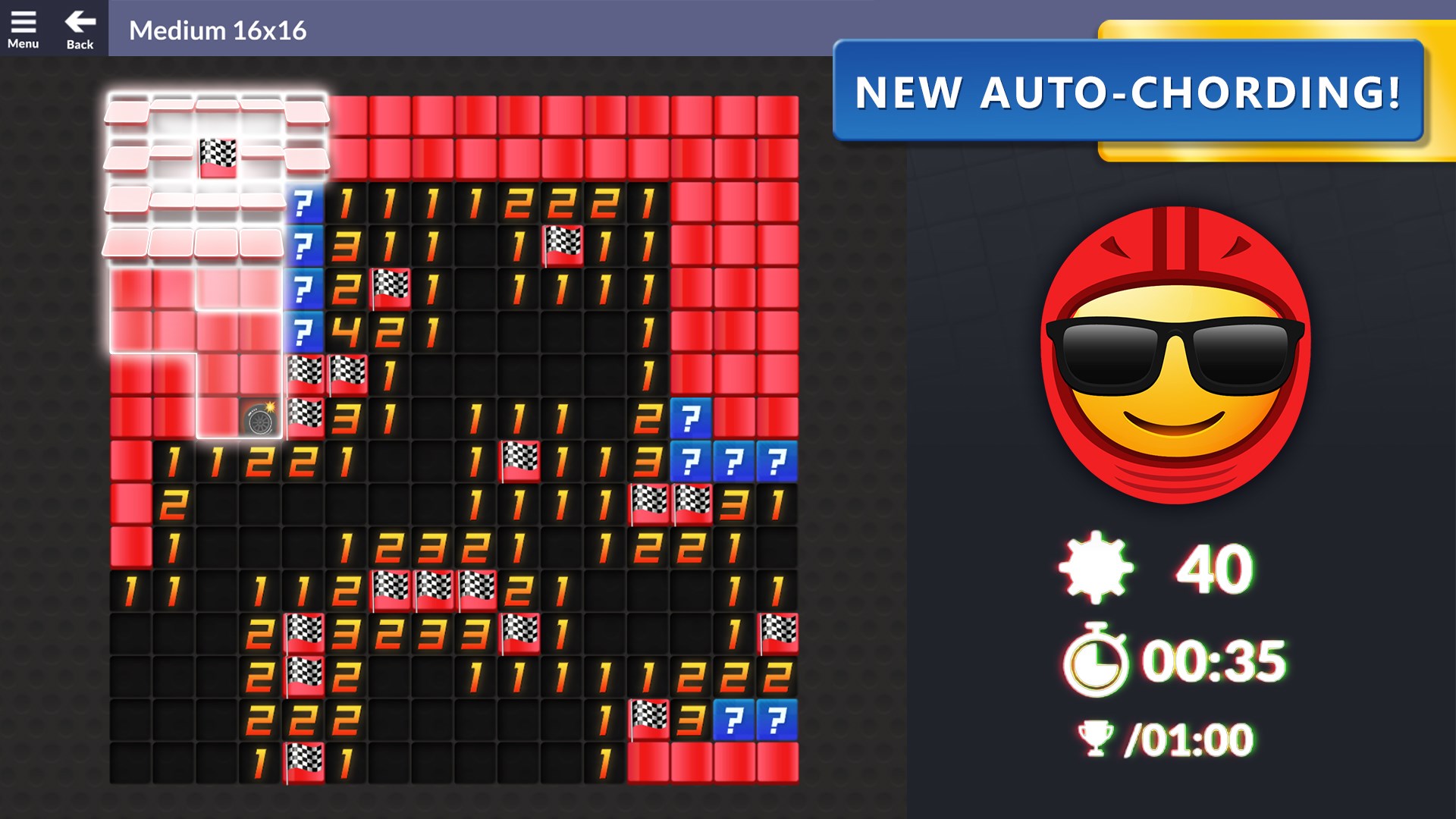This screenshot has height=819, width=1456.
Task: Click the Medium 16x16 title
Action: [218, 31]
